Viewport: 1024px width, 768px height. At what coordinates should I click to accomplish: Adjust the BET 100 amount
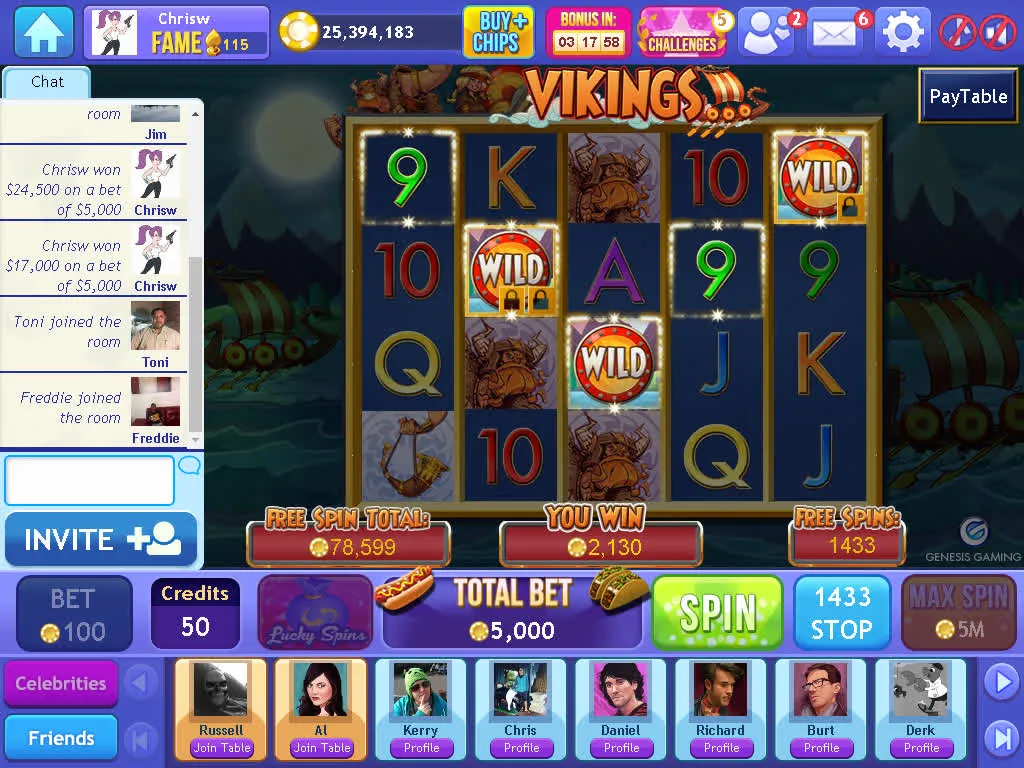(x=74, y=613)
